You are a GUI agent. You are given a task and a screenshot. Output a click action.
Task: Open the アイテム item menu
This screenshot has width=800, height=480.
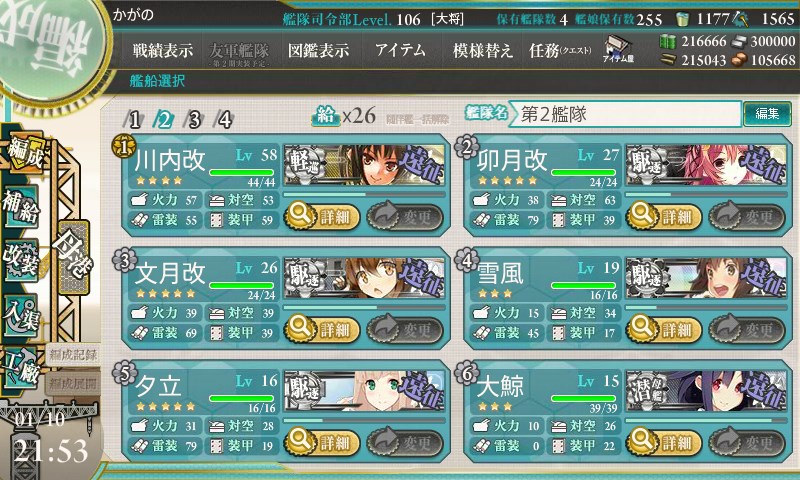(x=400, y=50)
